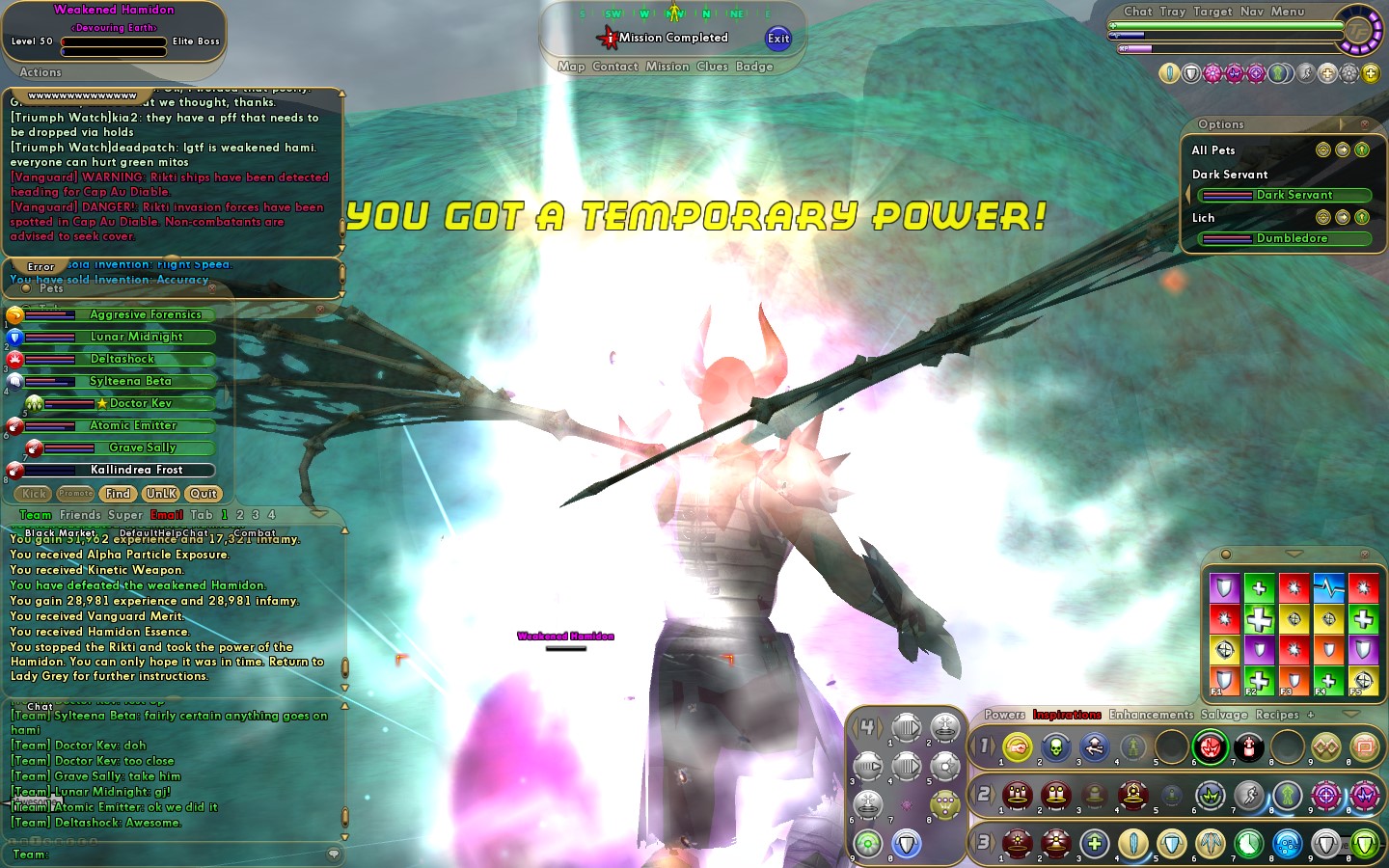Open the Contact window
The image size is (1389, 868).
615,67
